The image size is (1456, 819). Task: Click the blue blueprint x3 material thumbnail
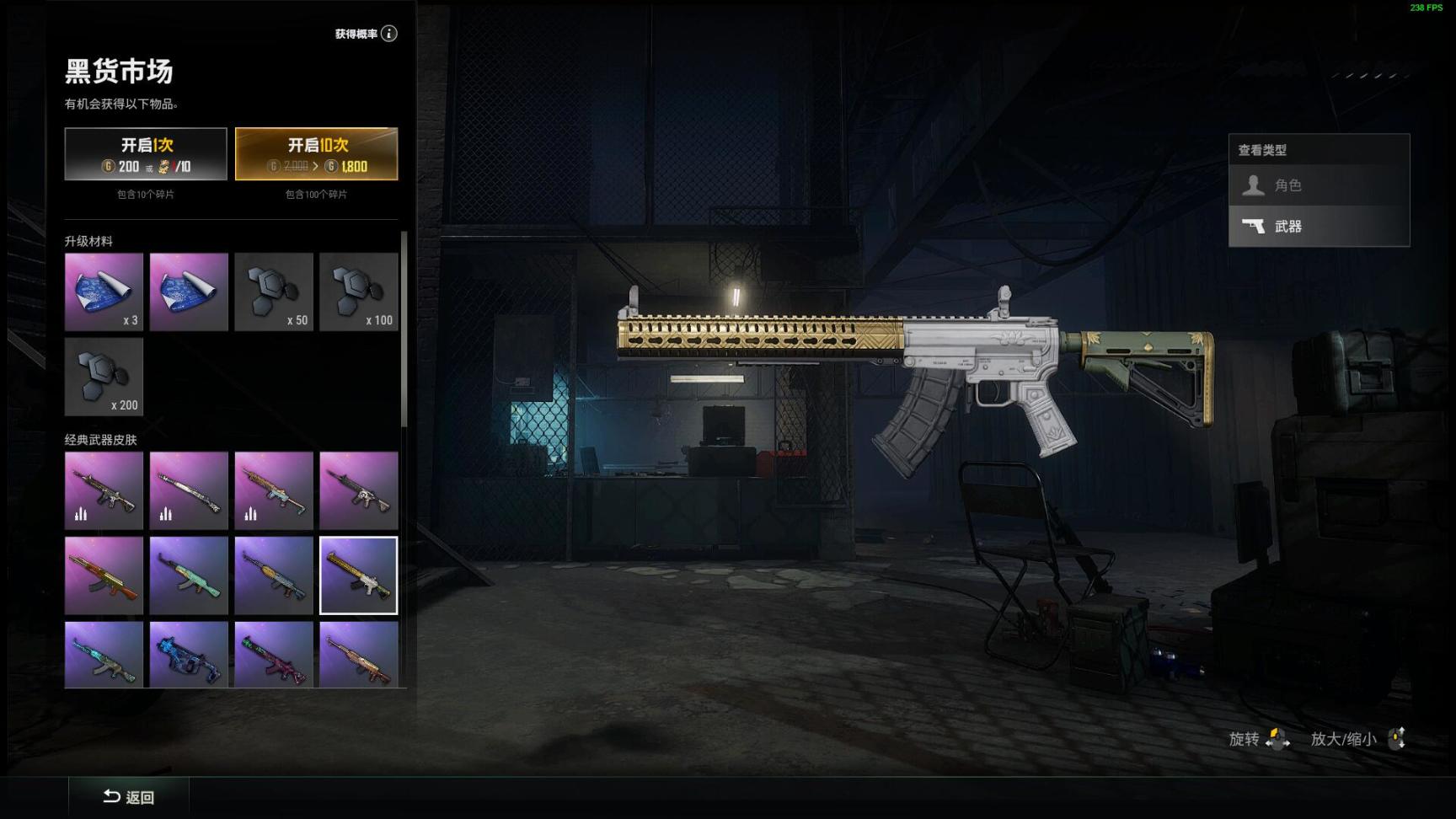pyautogui.click(x=104, y=292)
